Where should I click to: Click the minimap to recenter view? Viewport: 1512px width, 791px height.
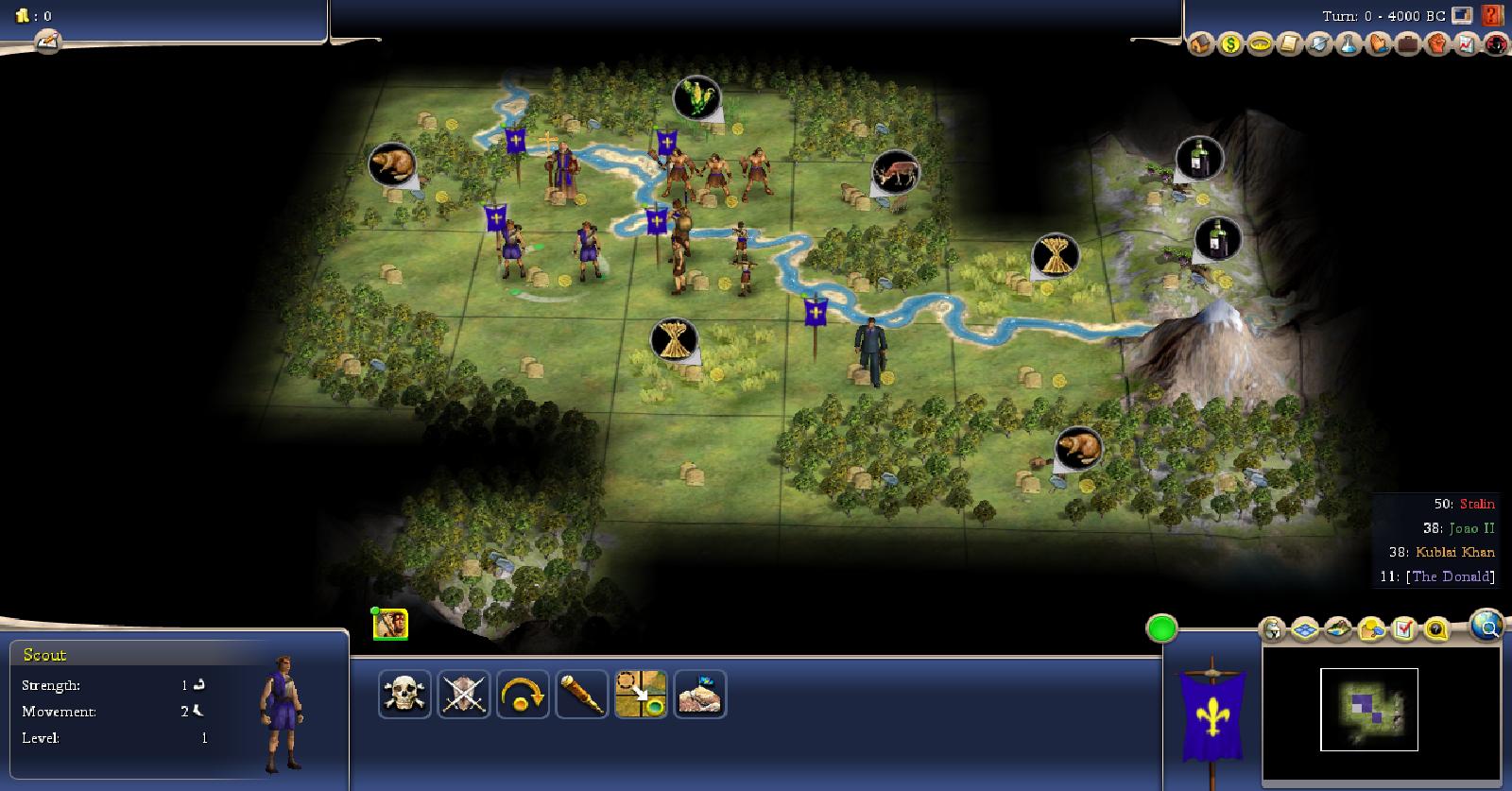[x=1368, y=709]
